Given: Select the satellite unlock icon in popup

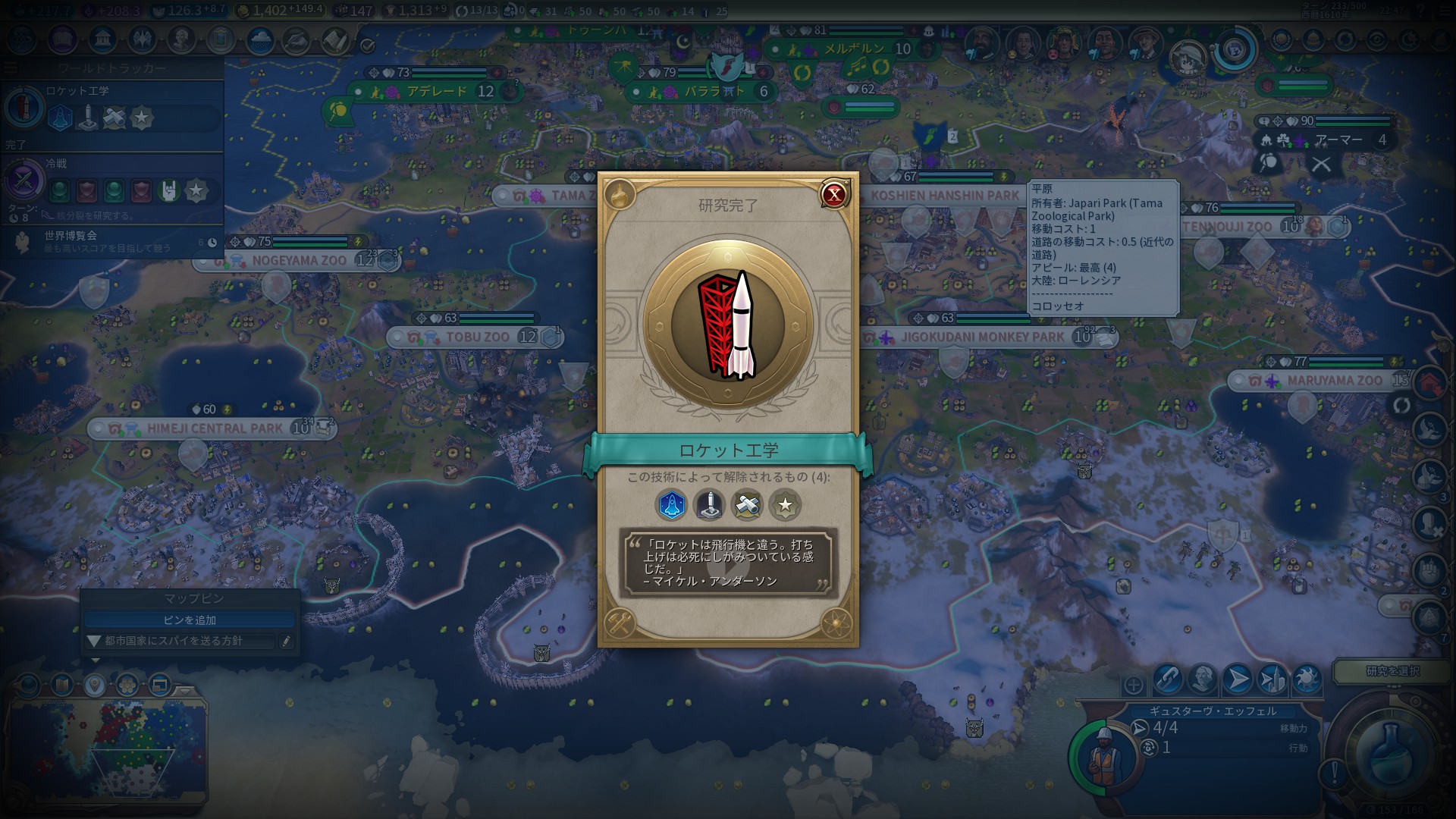Looking at the screenshot, I should point(747,505).
